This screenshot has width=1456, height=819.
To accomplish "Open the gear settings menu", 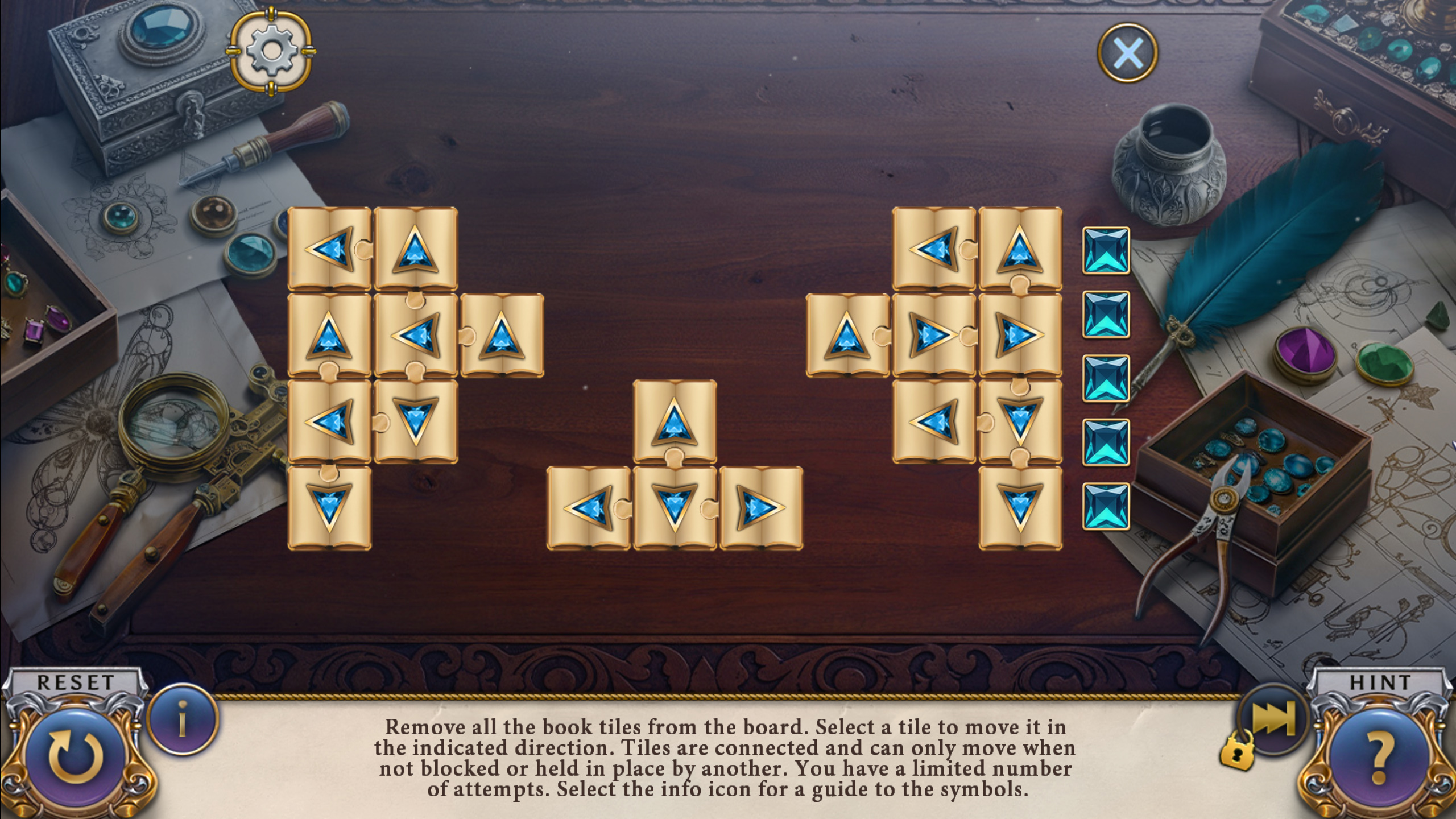I will click(271, 51).
